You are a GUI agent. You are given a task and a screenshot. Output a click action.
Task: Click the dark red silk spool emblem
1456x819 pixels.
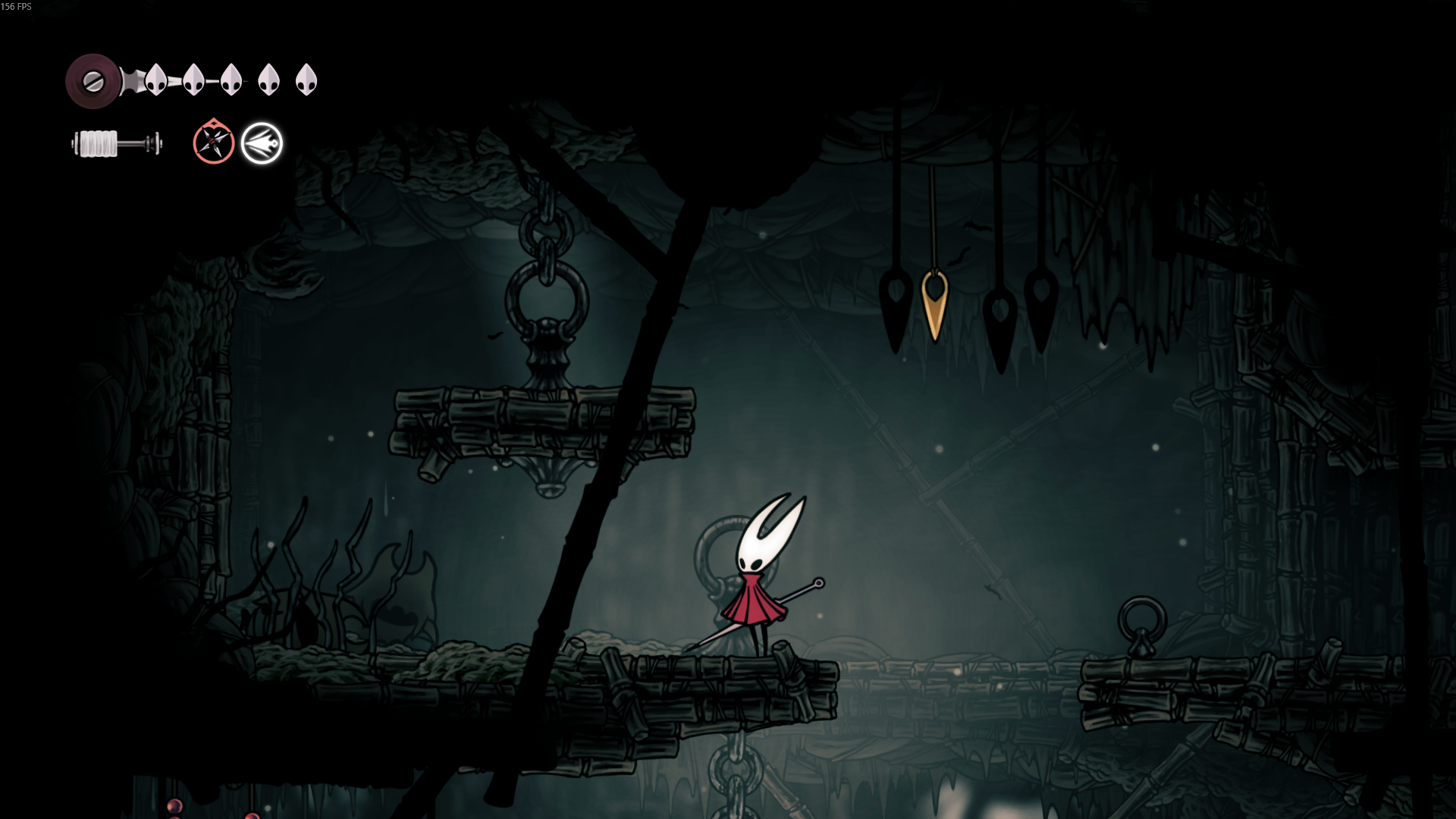pos(93,81)
